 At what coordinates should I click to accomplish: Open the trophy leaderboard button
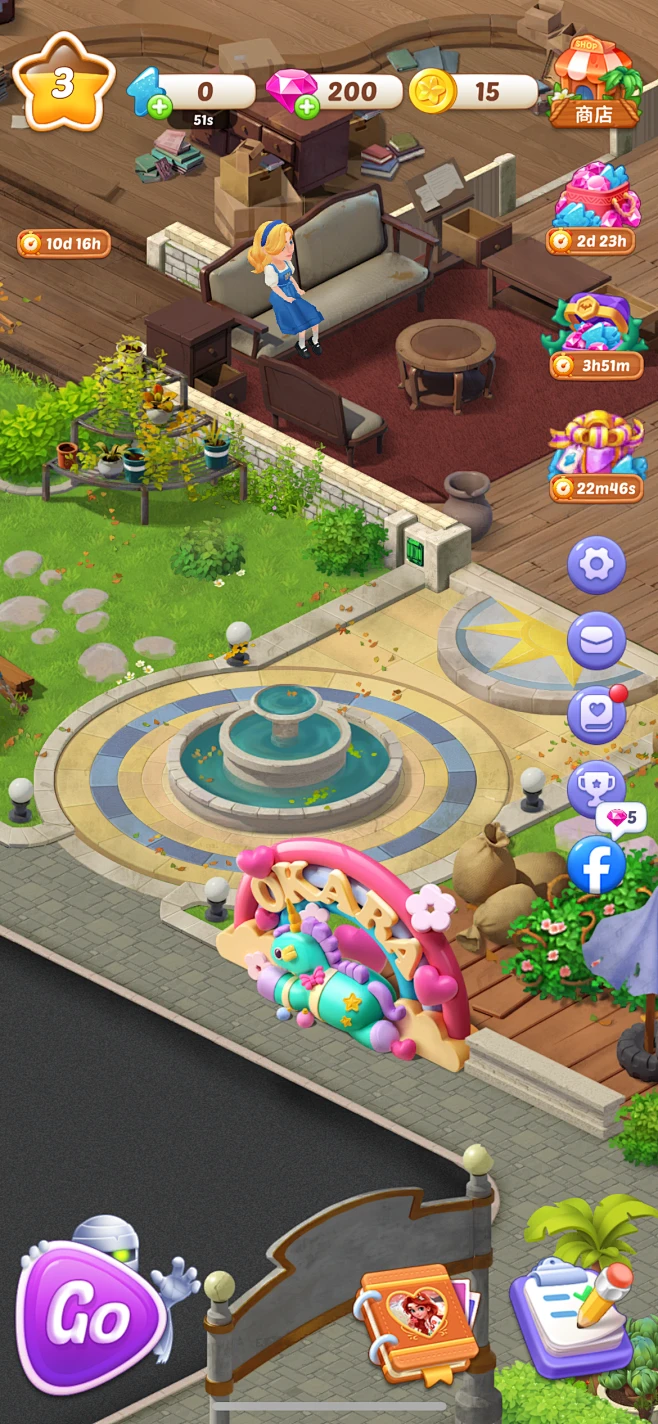click(596, 789)
